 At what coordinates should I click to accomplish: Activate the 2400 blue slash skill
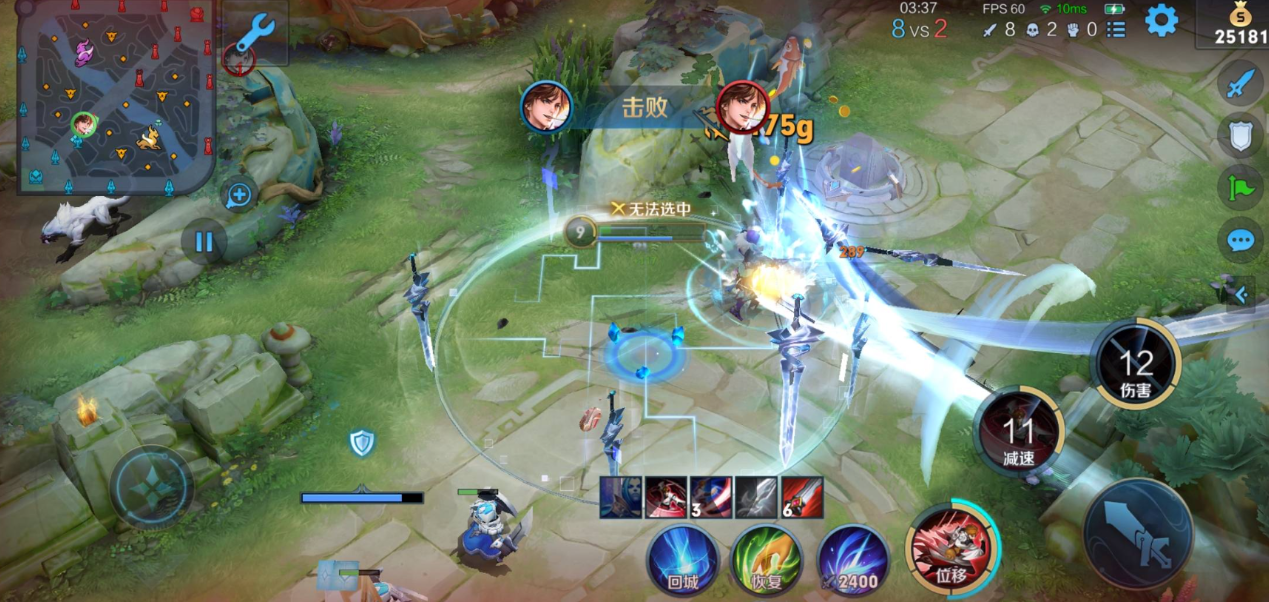tap(853, 560)
